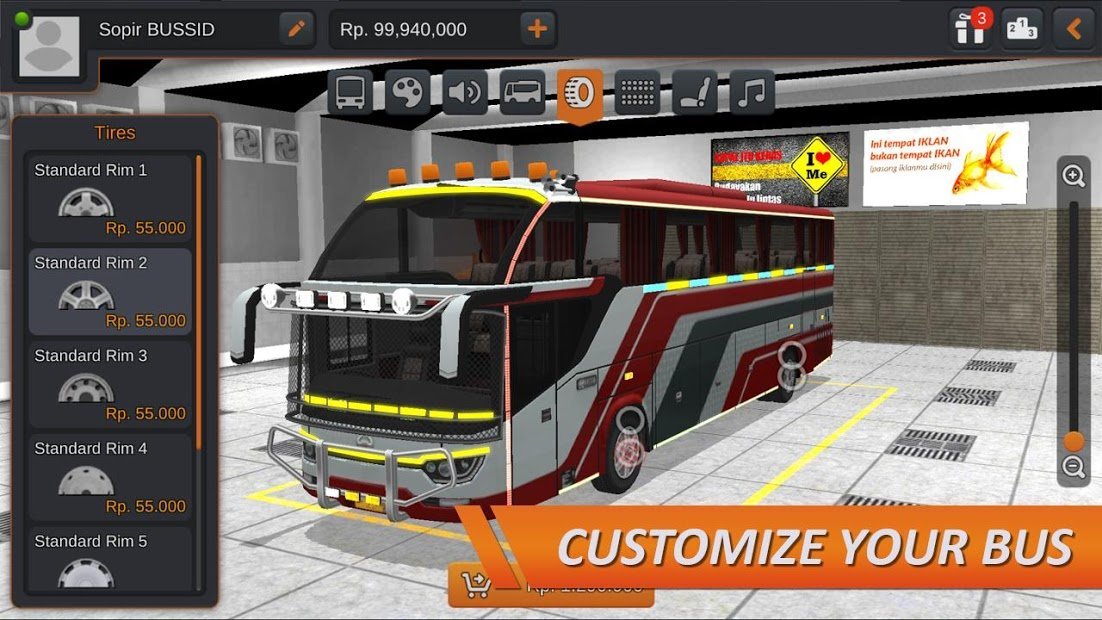Click the shopping cart purchase button

click(x=474, y=586)
